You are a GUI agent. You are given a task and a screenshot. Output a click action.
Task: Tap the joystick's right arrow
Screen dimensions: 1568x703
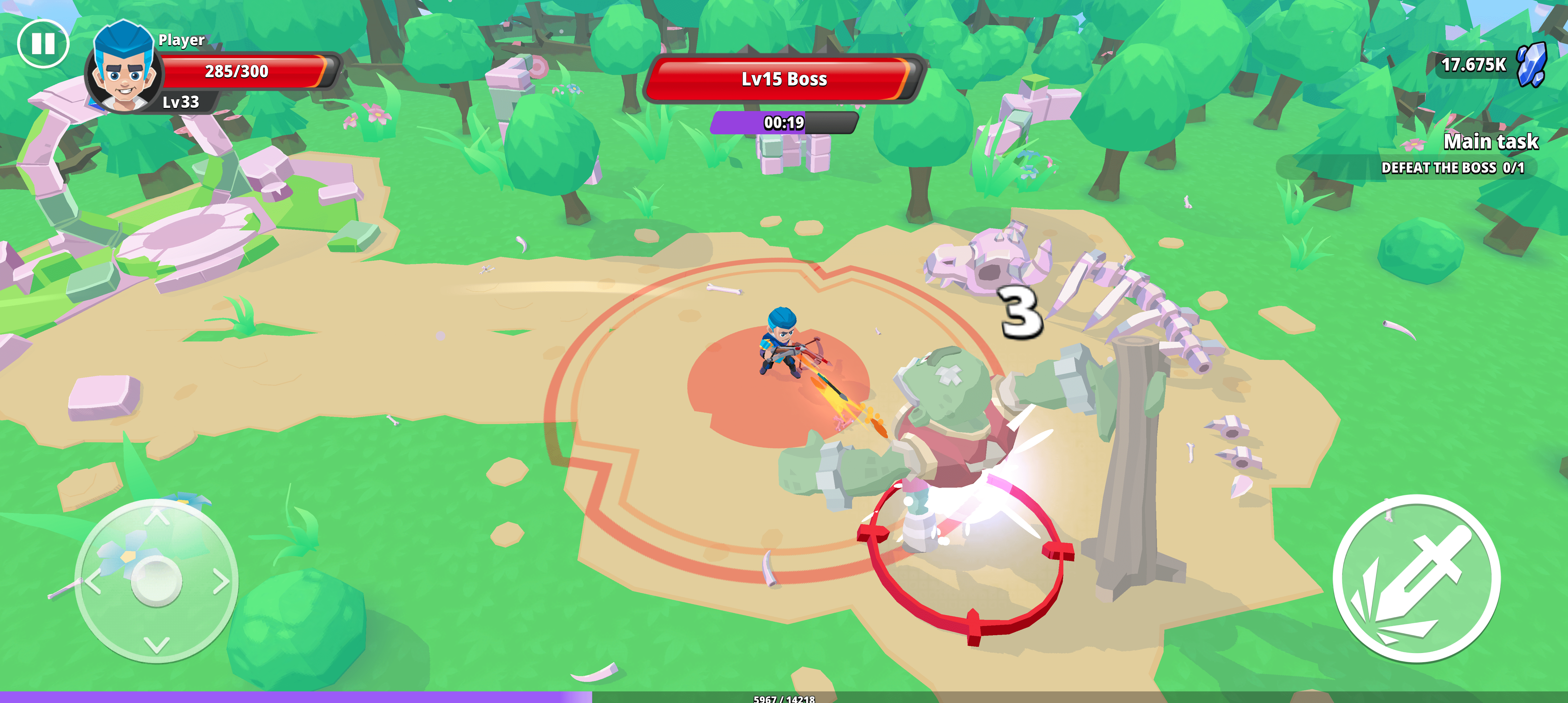coord(222,581)
